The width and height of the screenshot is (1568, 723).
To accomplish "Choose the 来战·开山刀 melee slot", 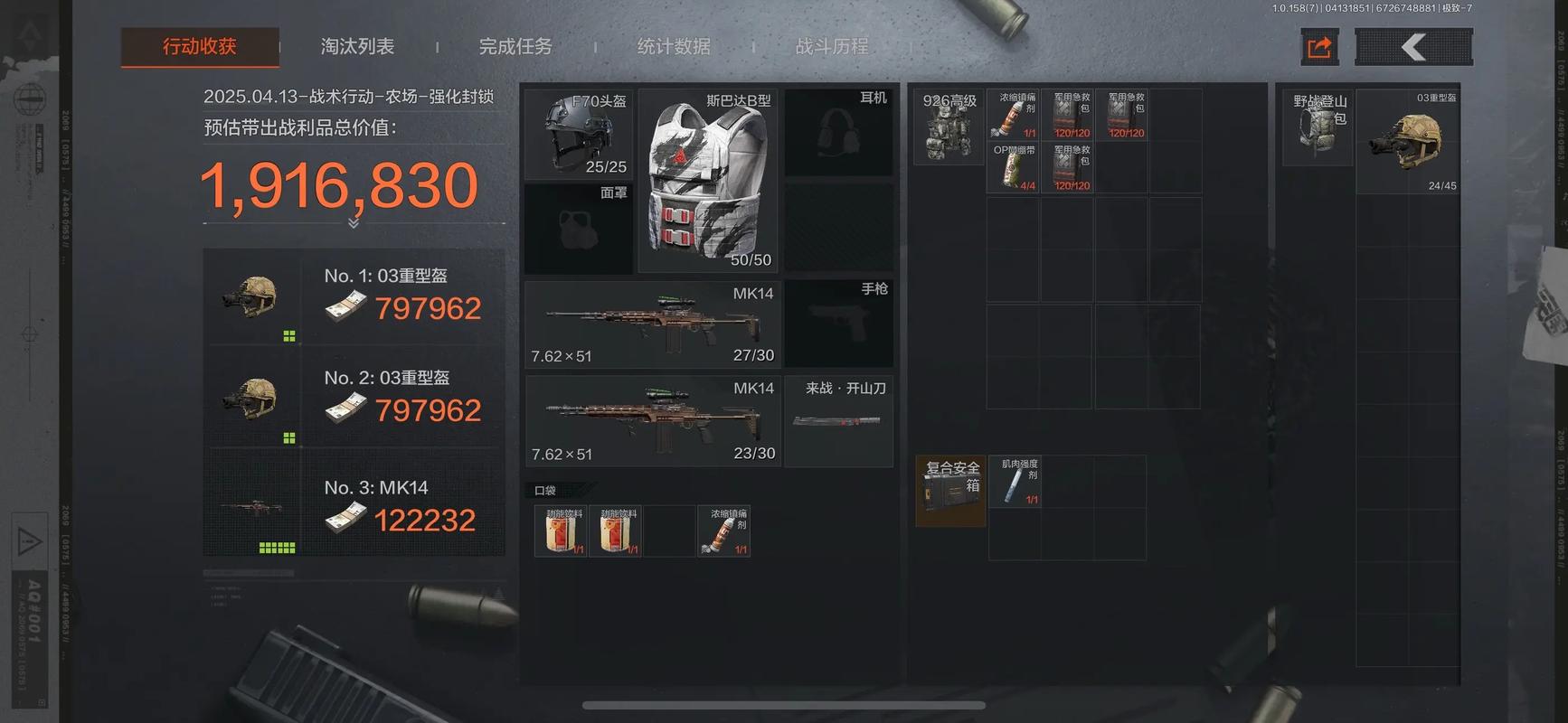I will click(838, 421).
